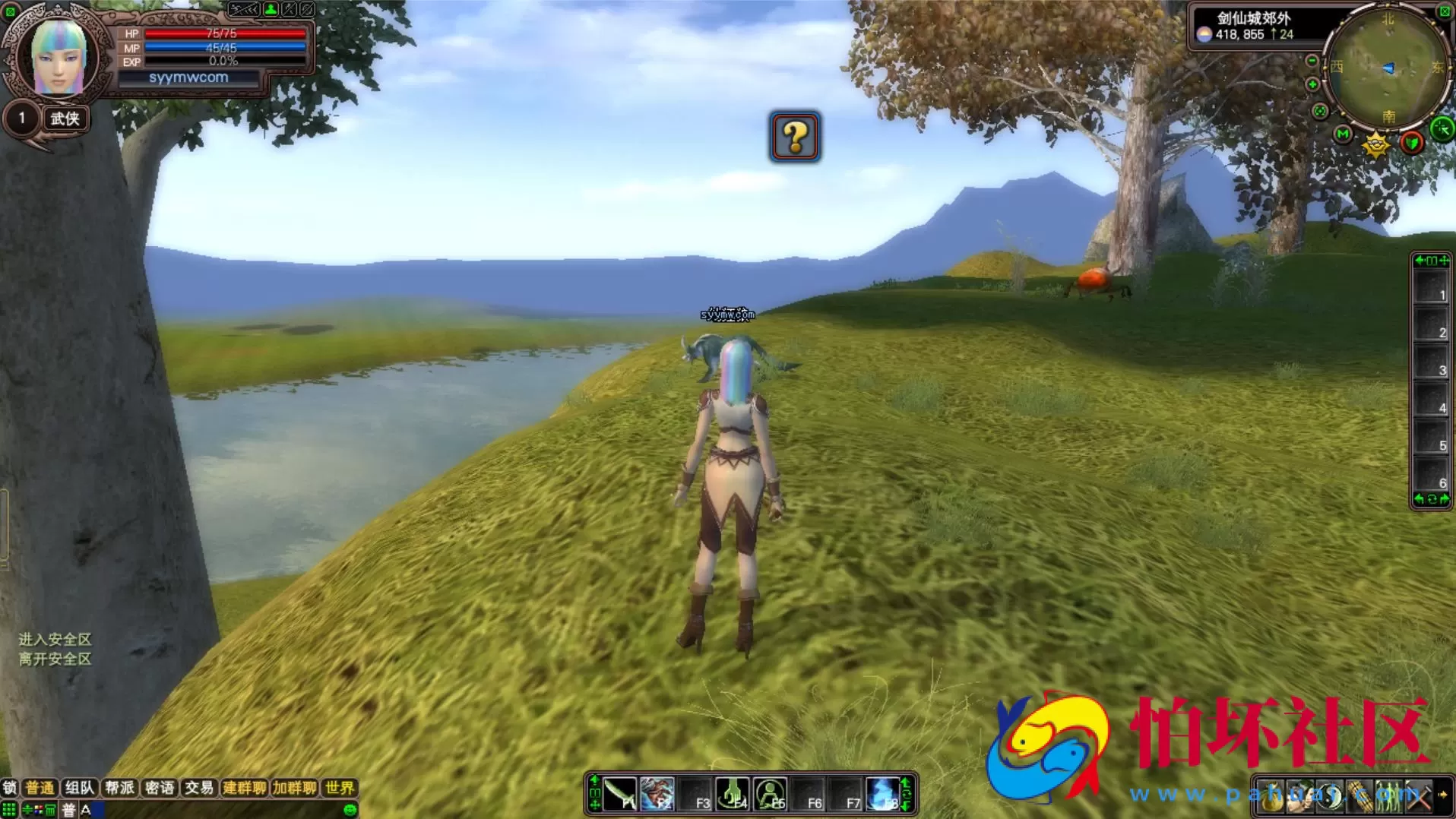Click the golden sun badge below the minimap
Image resolution: width=1456 pixels, height=819 pixels.
coord(1376,144)
